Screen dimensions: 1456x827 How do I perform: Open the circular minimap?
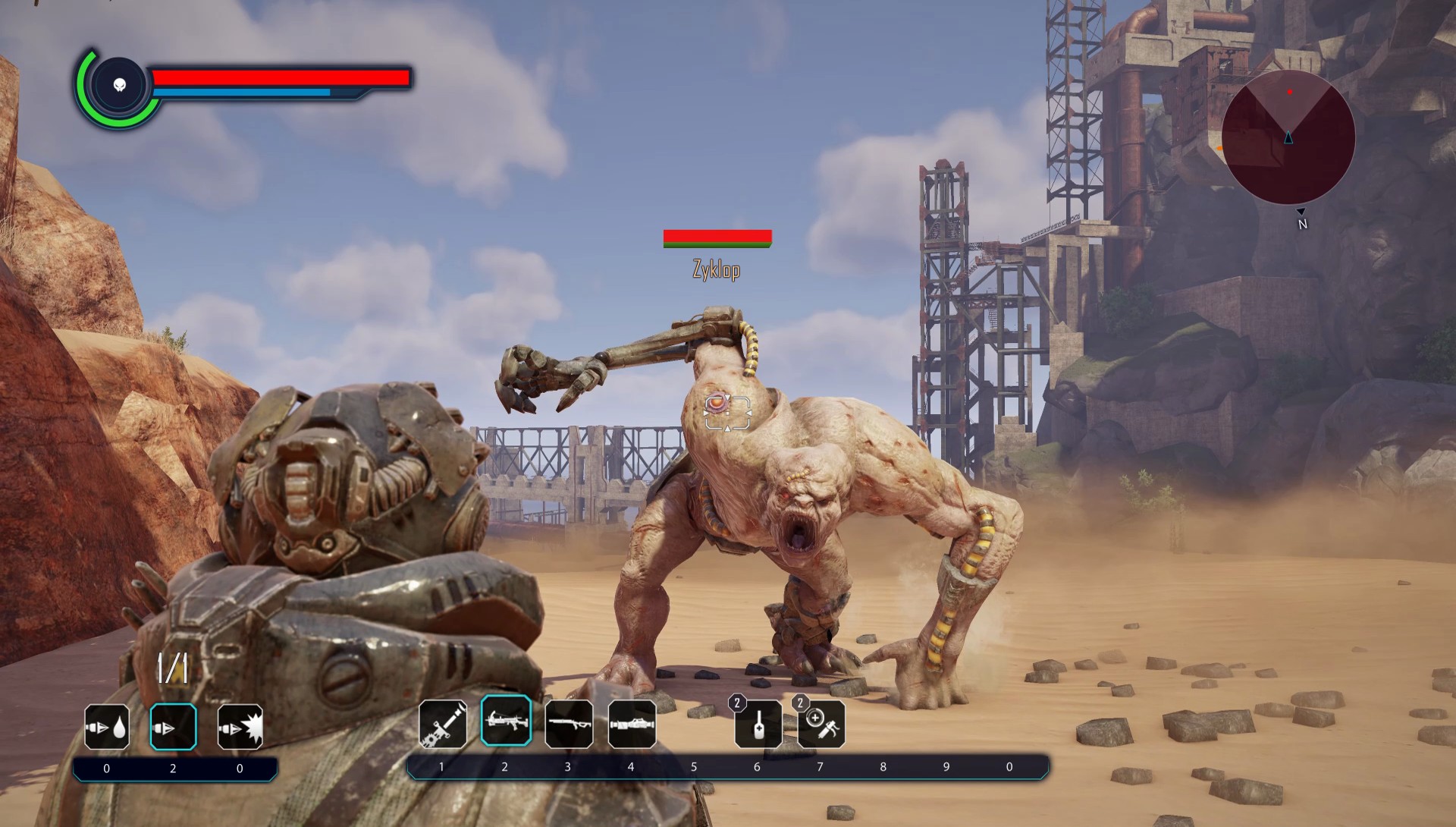(x=1288, y=137)
